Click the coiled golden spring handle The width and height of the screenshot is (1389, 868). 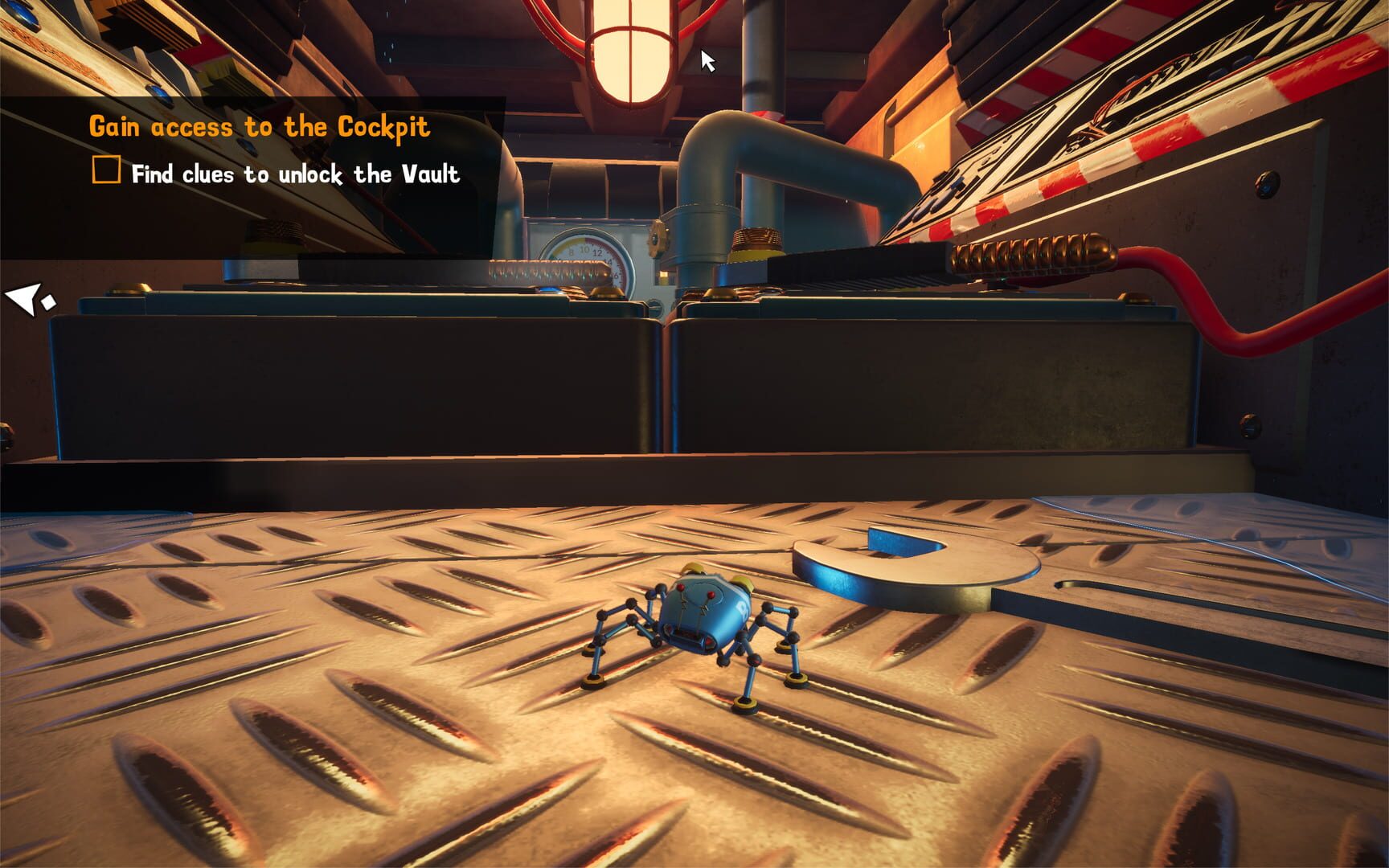(x=1029, y=251)
